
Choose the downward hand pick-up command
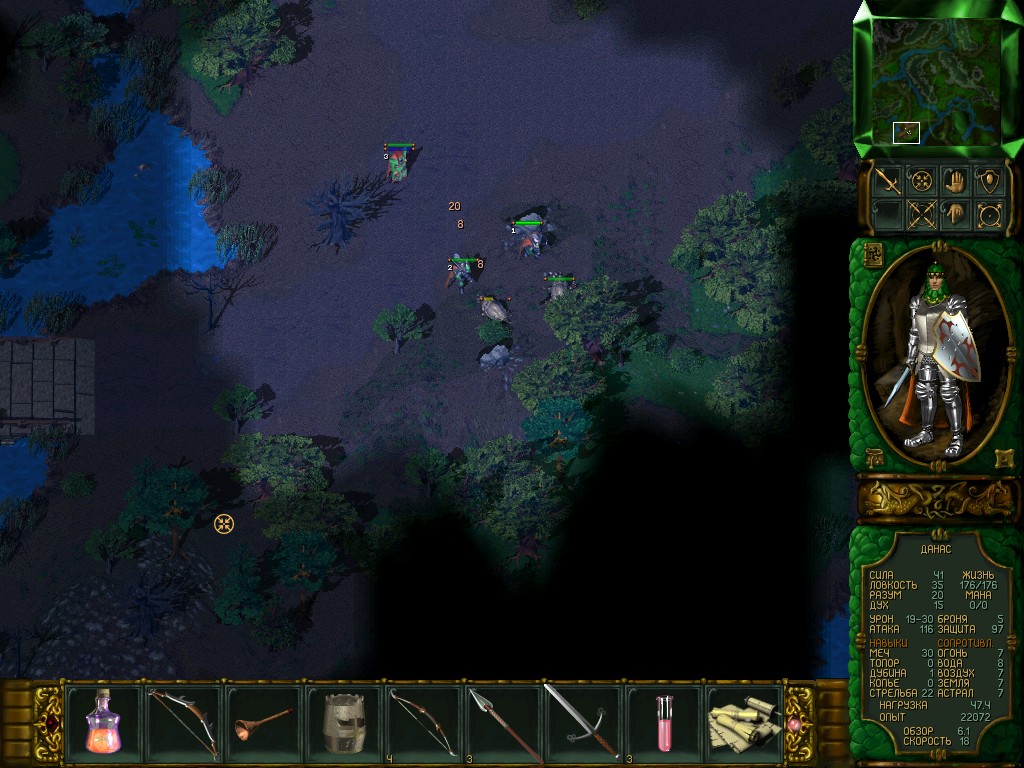coord(955,214)
